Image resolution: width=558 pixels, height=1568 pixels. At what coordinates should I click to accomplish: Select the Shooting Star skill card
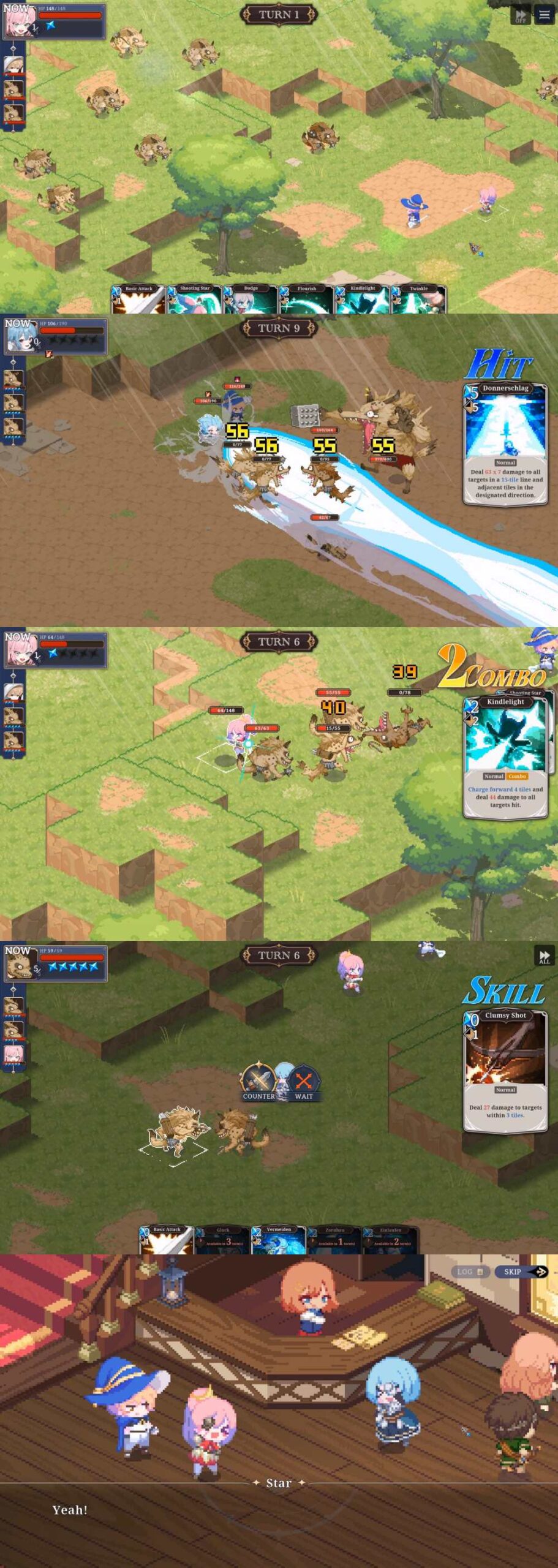click(x=194, y=300)
